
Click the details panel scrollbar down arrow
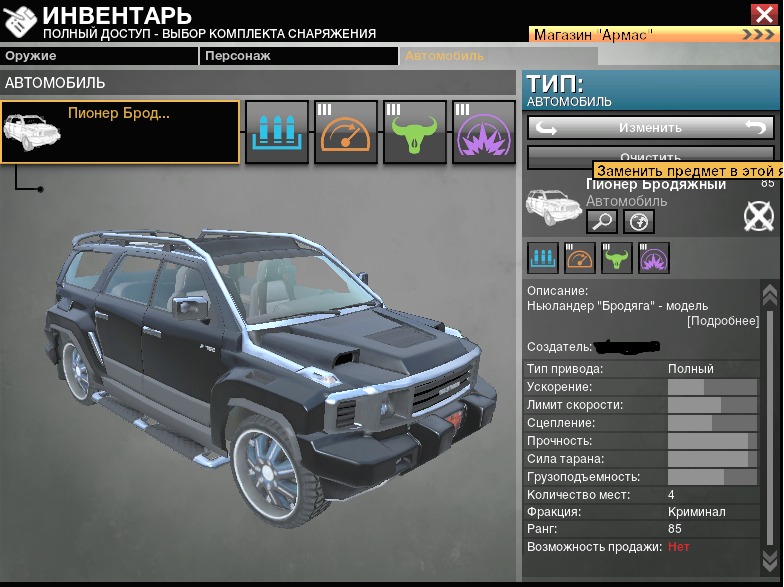coord(769,558)
